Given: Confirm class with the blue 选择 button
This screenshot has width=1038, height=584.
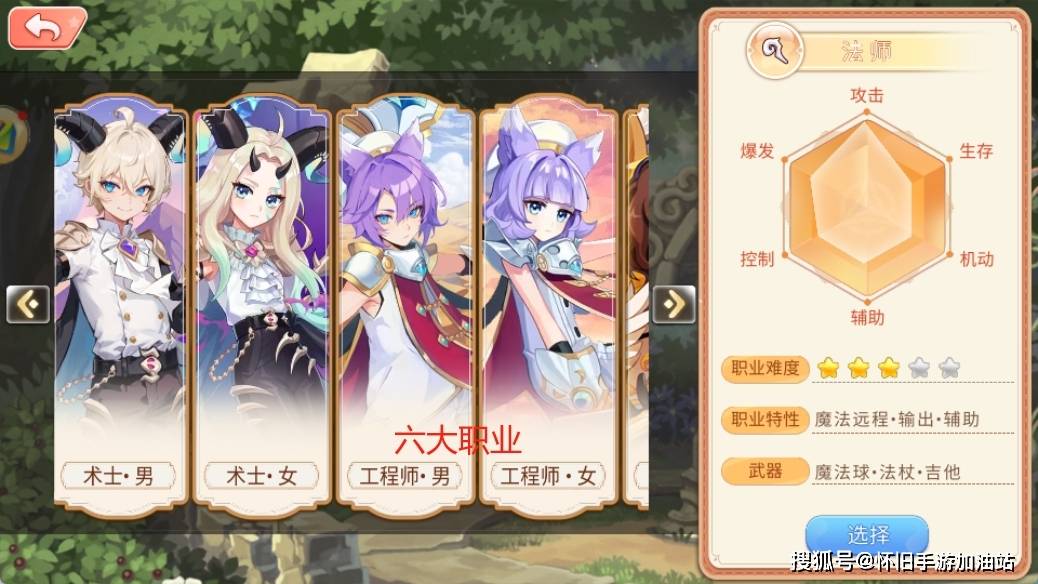Looking at the screenshot, I should pyautogui.click(x=866, y=537).
